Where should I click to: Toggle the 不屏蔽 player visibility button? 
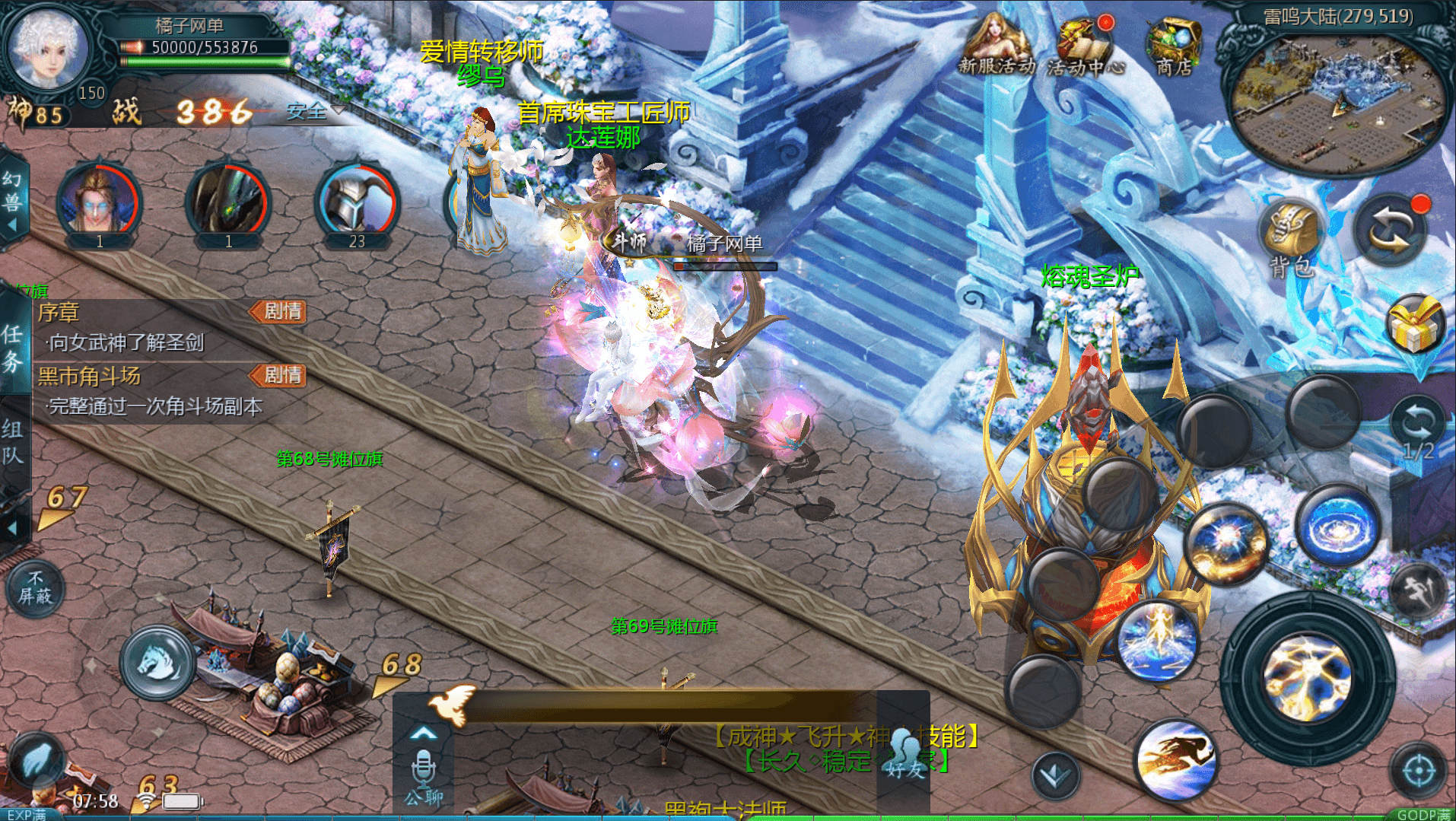(35, 588)
